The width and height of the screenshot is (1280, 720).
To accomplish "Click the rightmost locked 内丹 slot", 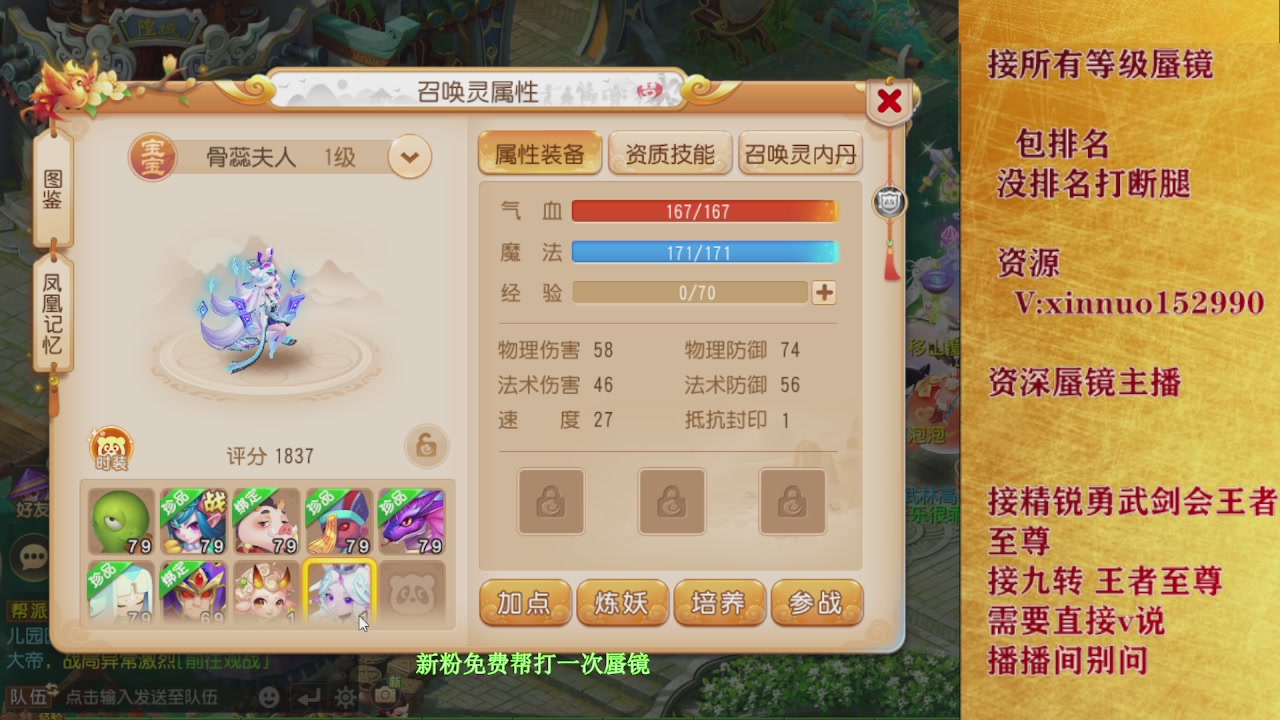I will tap(793, 502).
